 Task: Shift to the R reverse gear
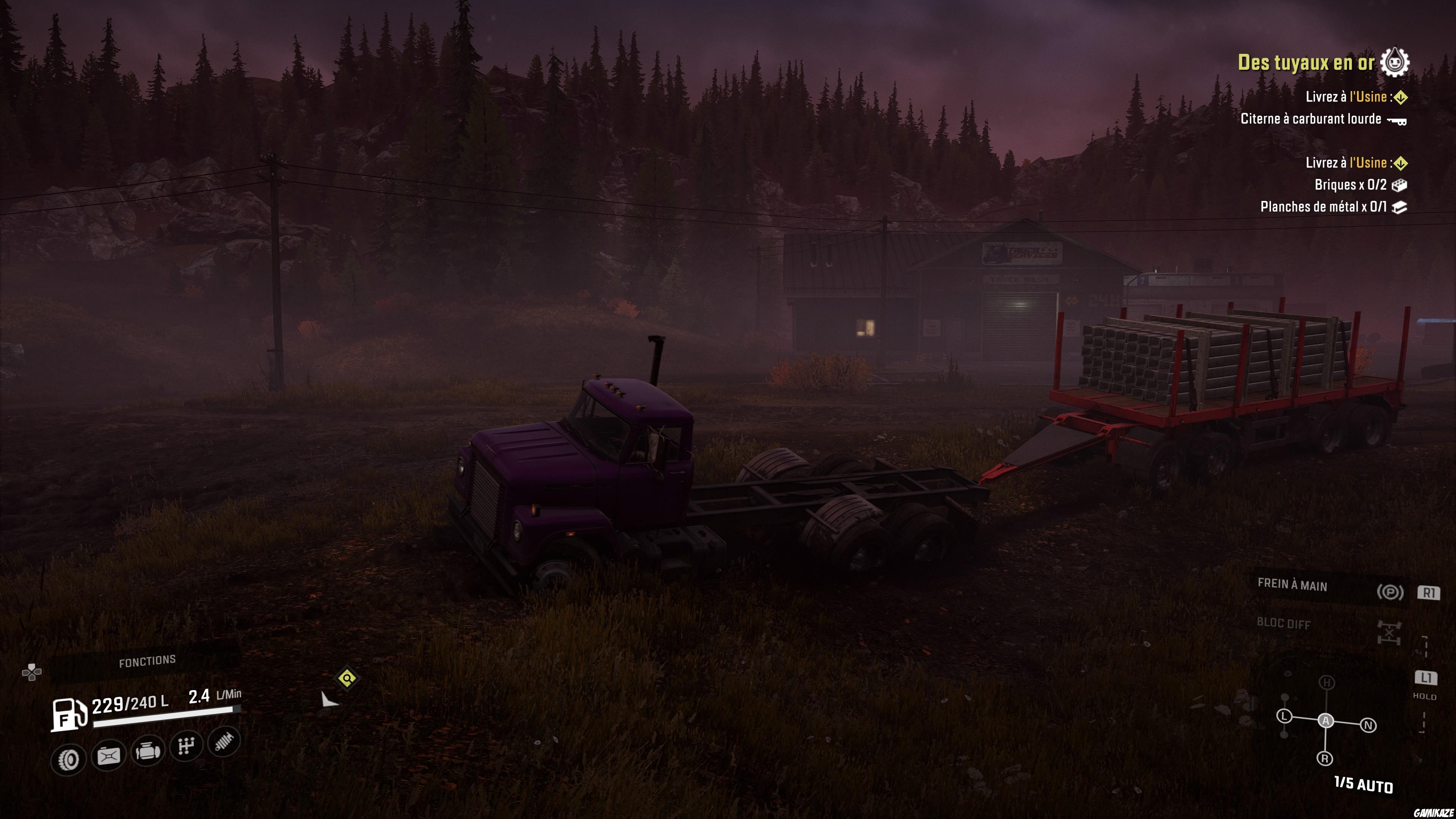coord(1325,758)
